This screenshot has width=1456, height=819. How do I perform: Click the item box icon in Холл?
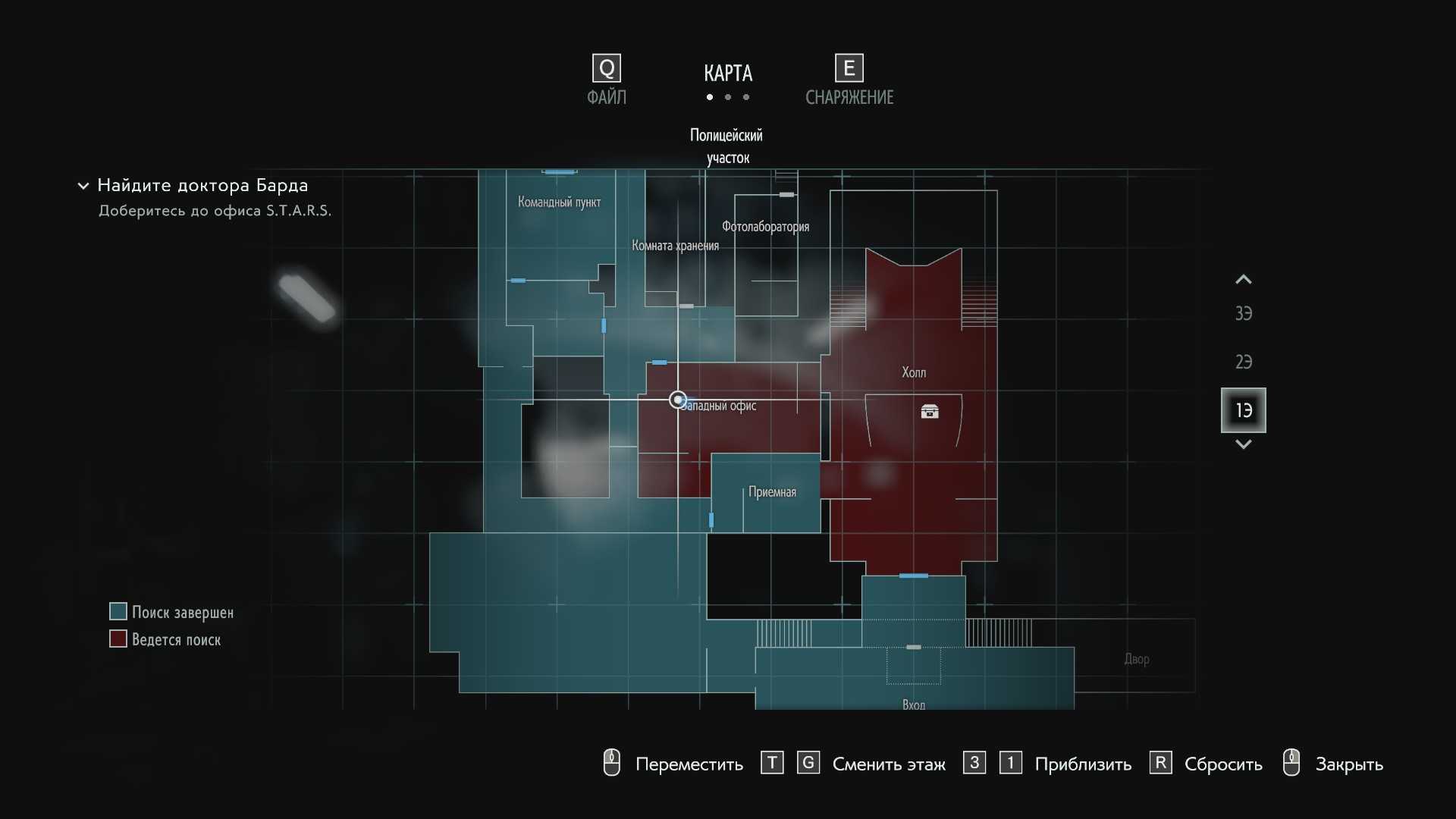point(930,412)
